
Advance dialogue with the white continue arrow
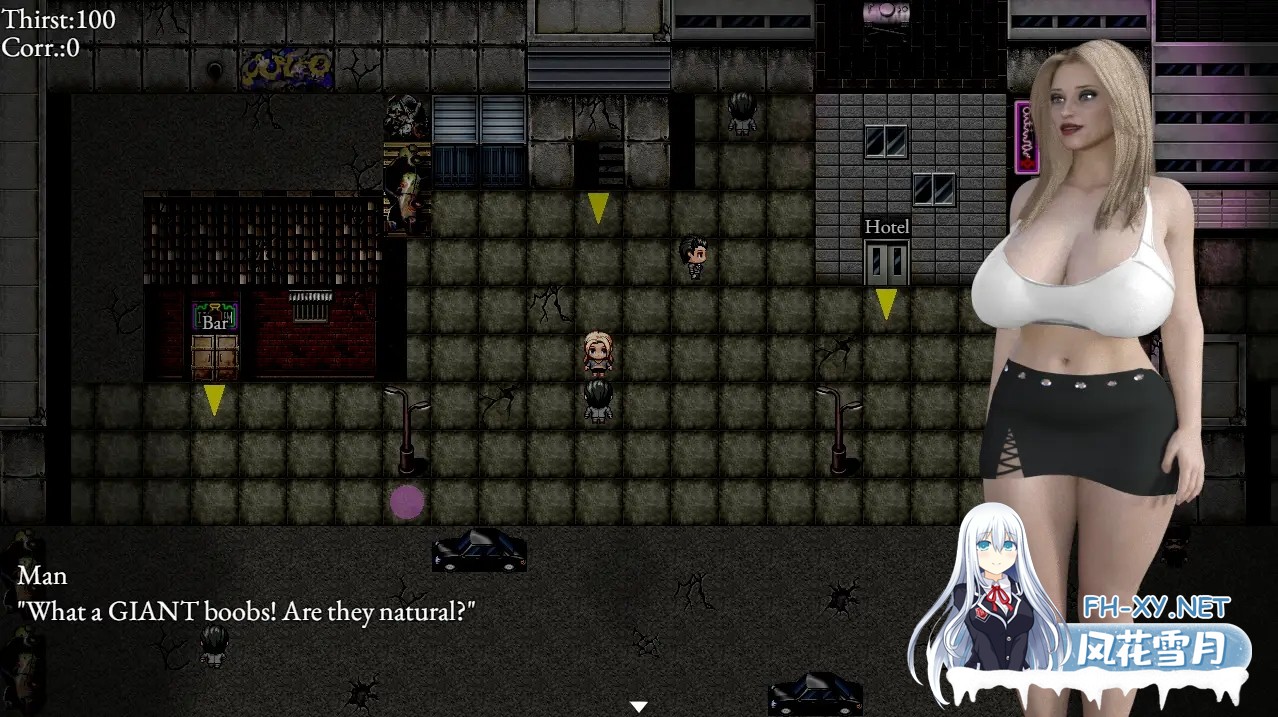pyautogui.click(x=638, y=706)
